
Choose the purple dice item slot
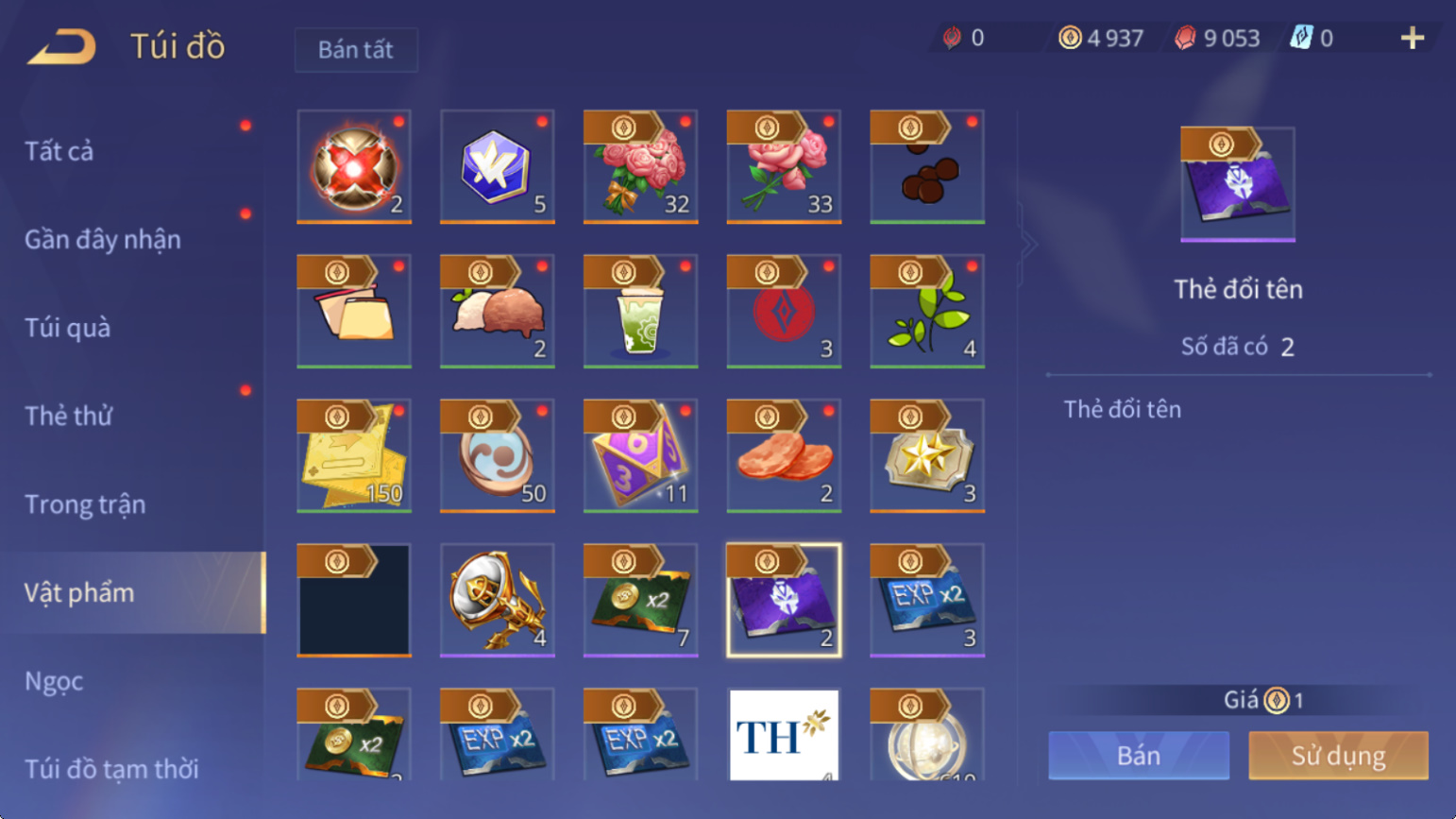pos(640,455)
